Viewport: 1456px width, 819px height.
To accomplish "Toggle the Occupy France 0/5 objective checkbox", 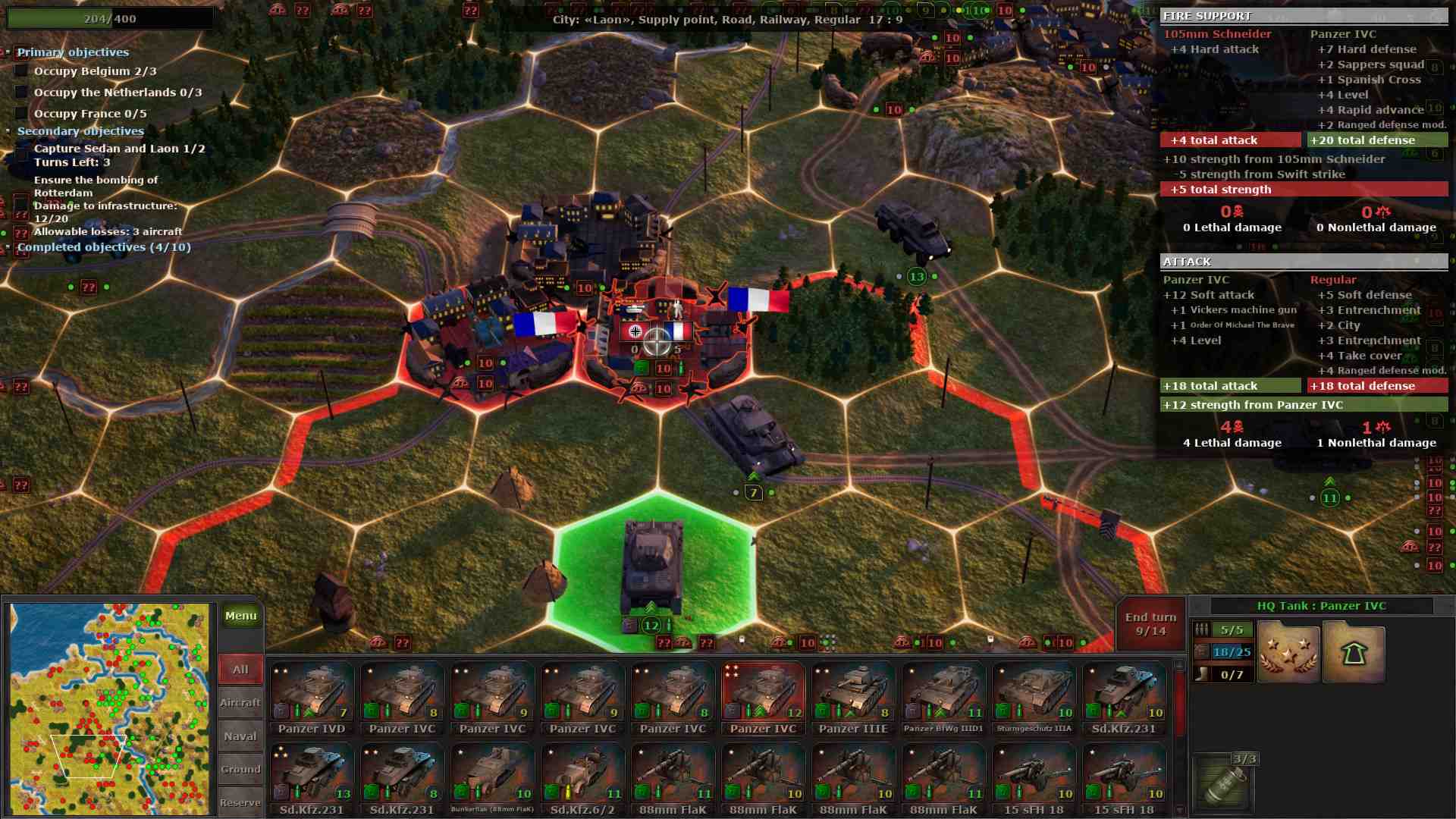I will pyautogui.click(x=20, y=113).
